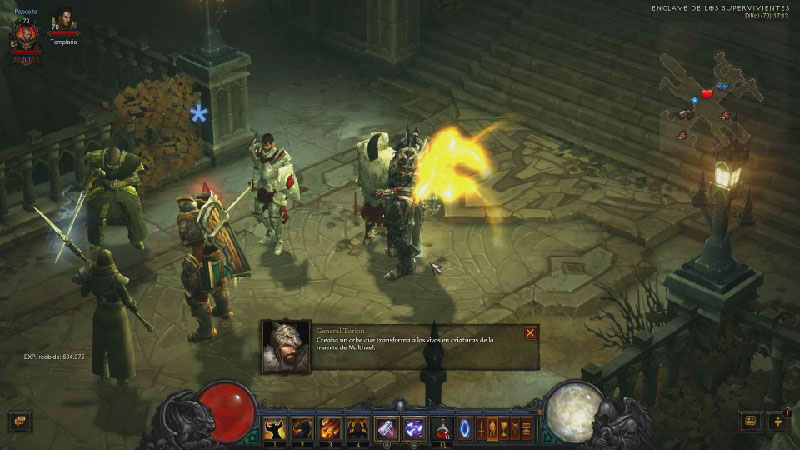Open the social friends list button
The height and width of the screenshot is (450, 800).
750,422
